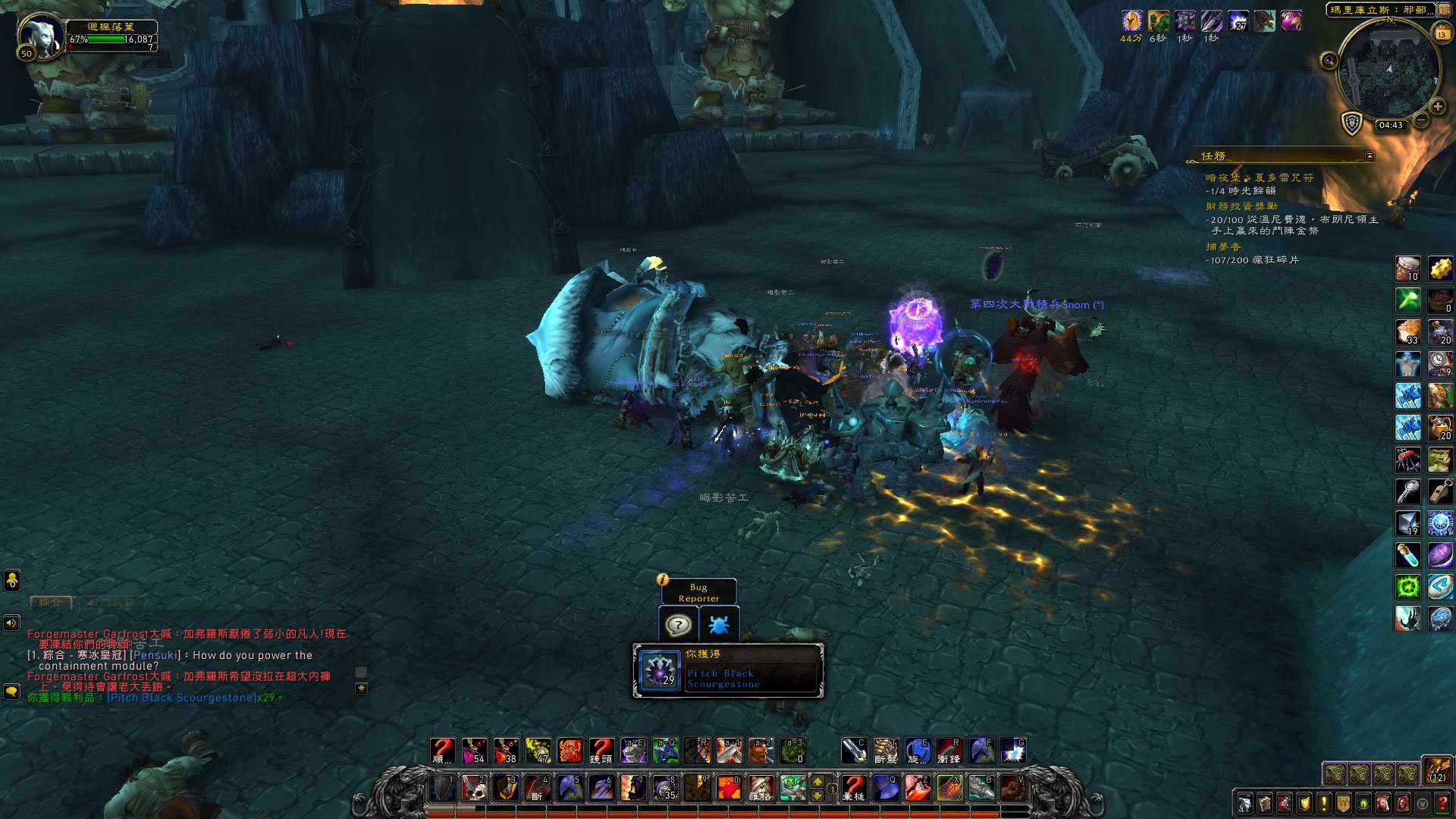Viewport: 1456px width, 819px height.
Task: Open the Bug Reporter bug icon
Action: pyautogui.click(x=718, y=625)
